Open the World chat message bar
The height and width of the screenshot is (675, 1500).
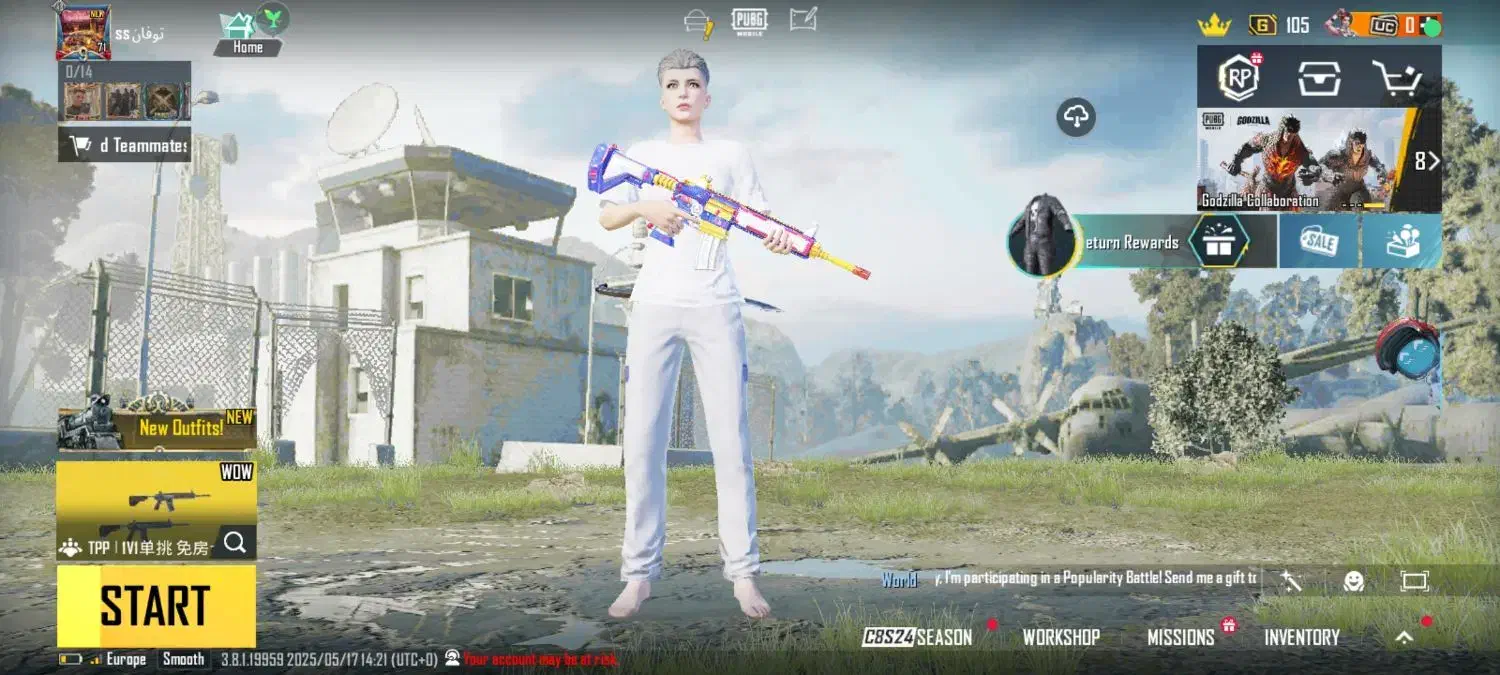[x=1070, y=579]
